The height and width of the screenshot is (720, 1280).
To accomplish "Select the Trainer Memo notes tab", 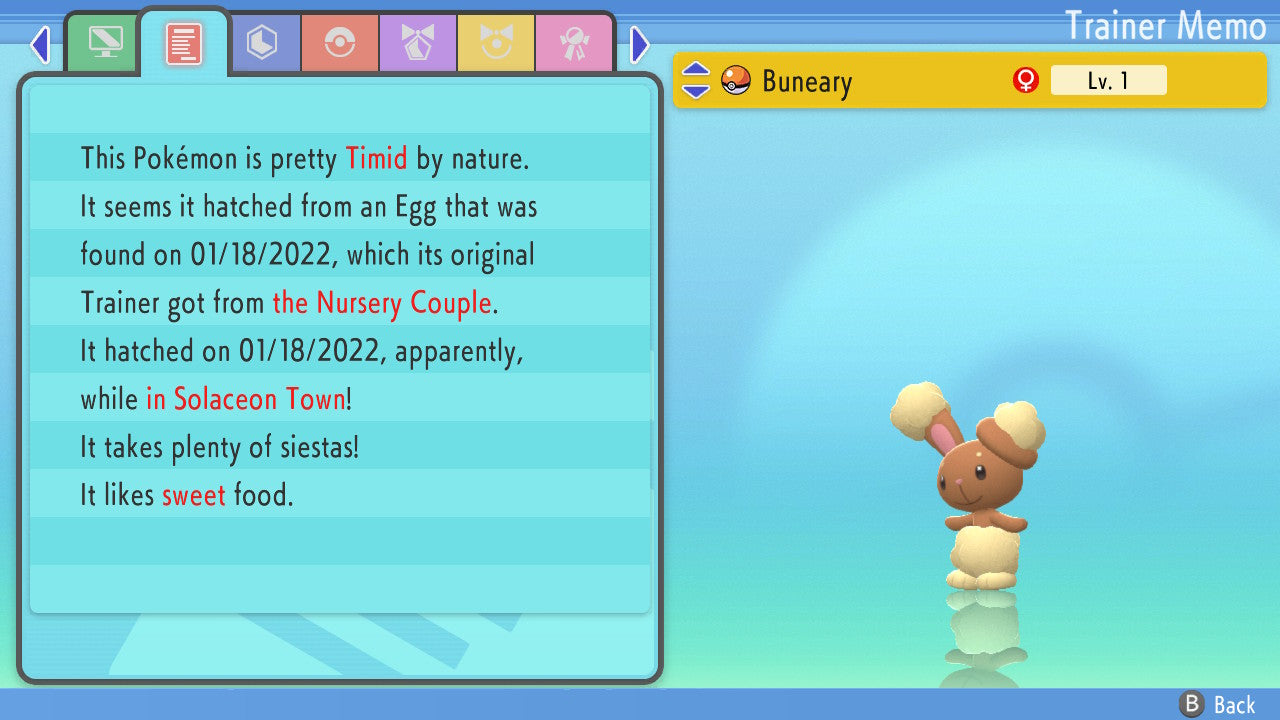I will coord(184,43).
